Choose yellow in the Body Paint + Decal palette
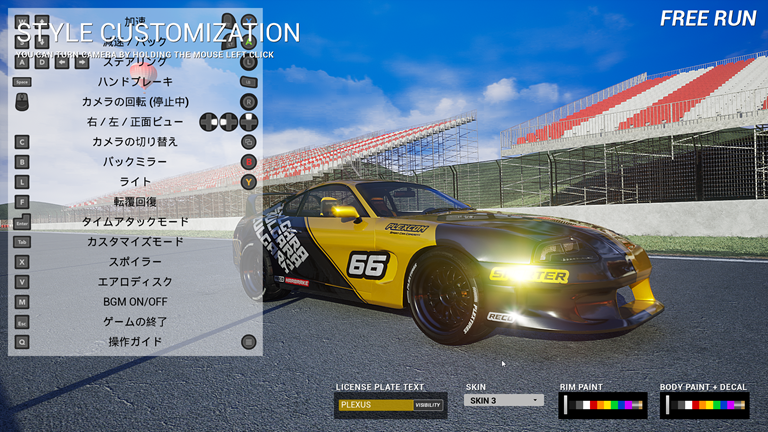The width and height of the screenshot is (768, 432). (709, 405)
